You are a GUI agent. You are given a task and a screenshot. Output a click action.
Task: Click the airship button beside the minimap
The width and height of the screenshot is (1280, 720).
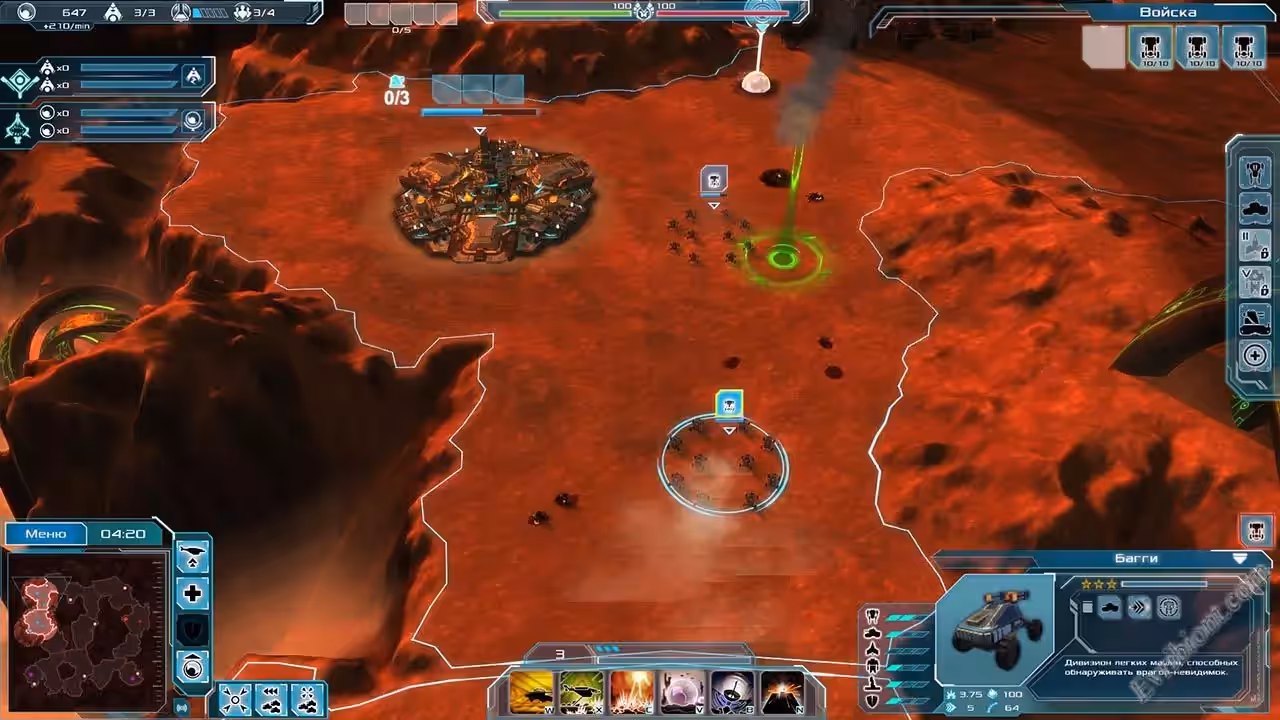[192, 558]
